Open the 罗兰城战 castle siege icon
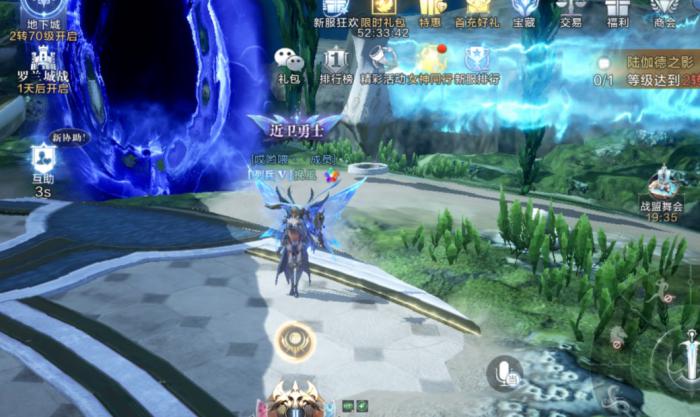The width and height of the screenshot is (700, 417). point(44,66)
